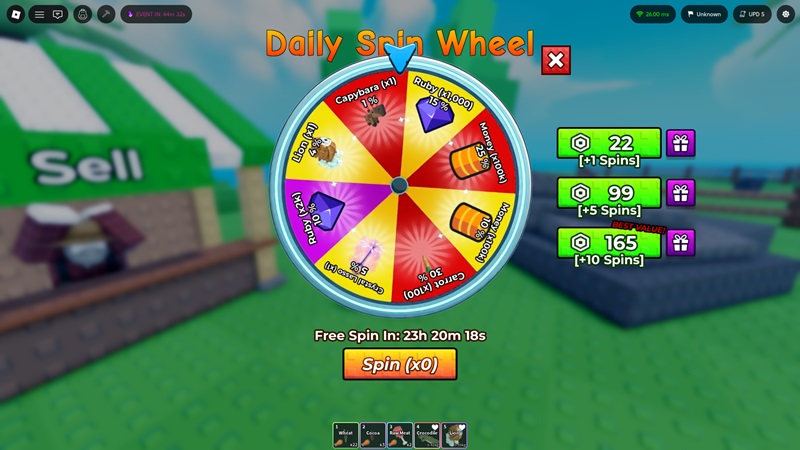The height and width of the screenshot is (450, 800).
Task: Spin the daily wheel
Action: click(x=400, y=364)
